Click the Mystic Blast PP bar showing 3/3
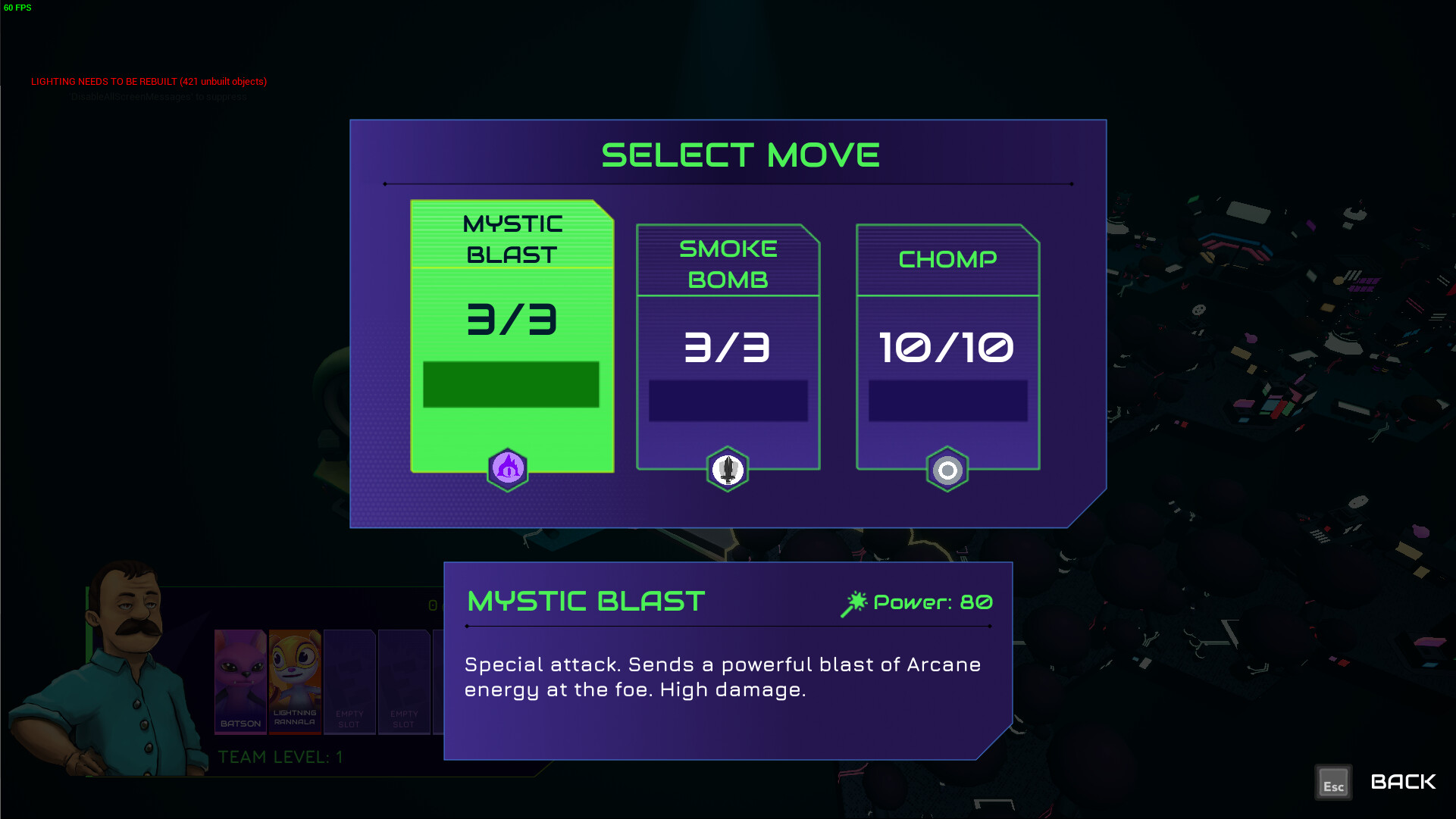Image resolution: width=1456 pixels, height=819 pixels. click(511, 386)
